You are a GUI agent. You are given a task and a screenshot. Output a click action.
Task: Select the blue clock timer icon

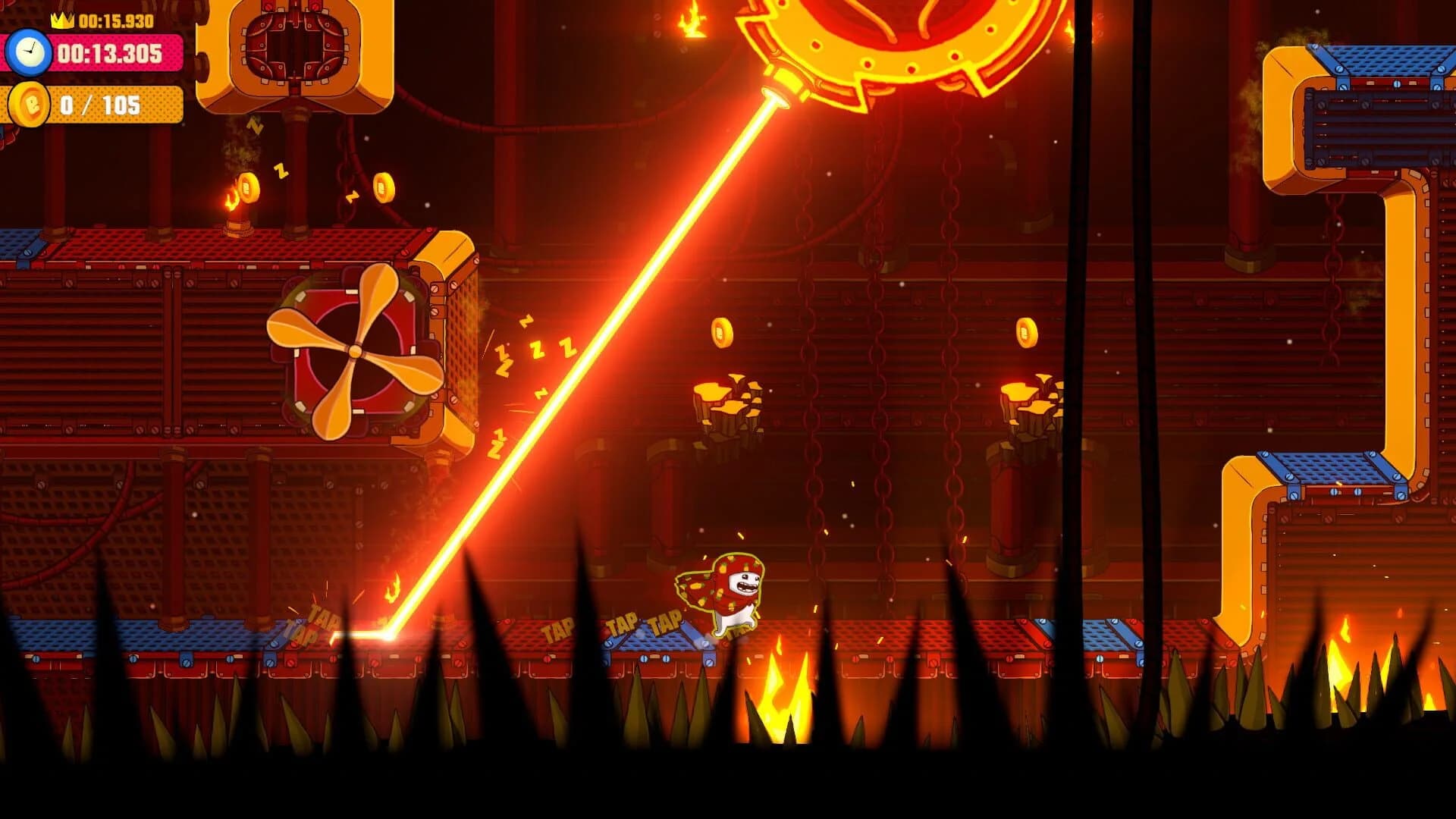[27, 52]
